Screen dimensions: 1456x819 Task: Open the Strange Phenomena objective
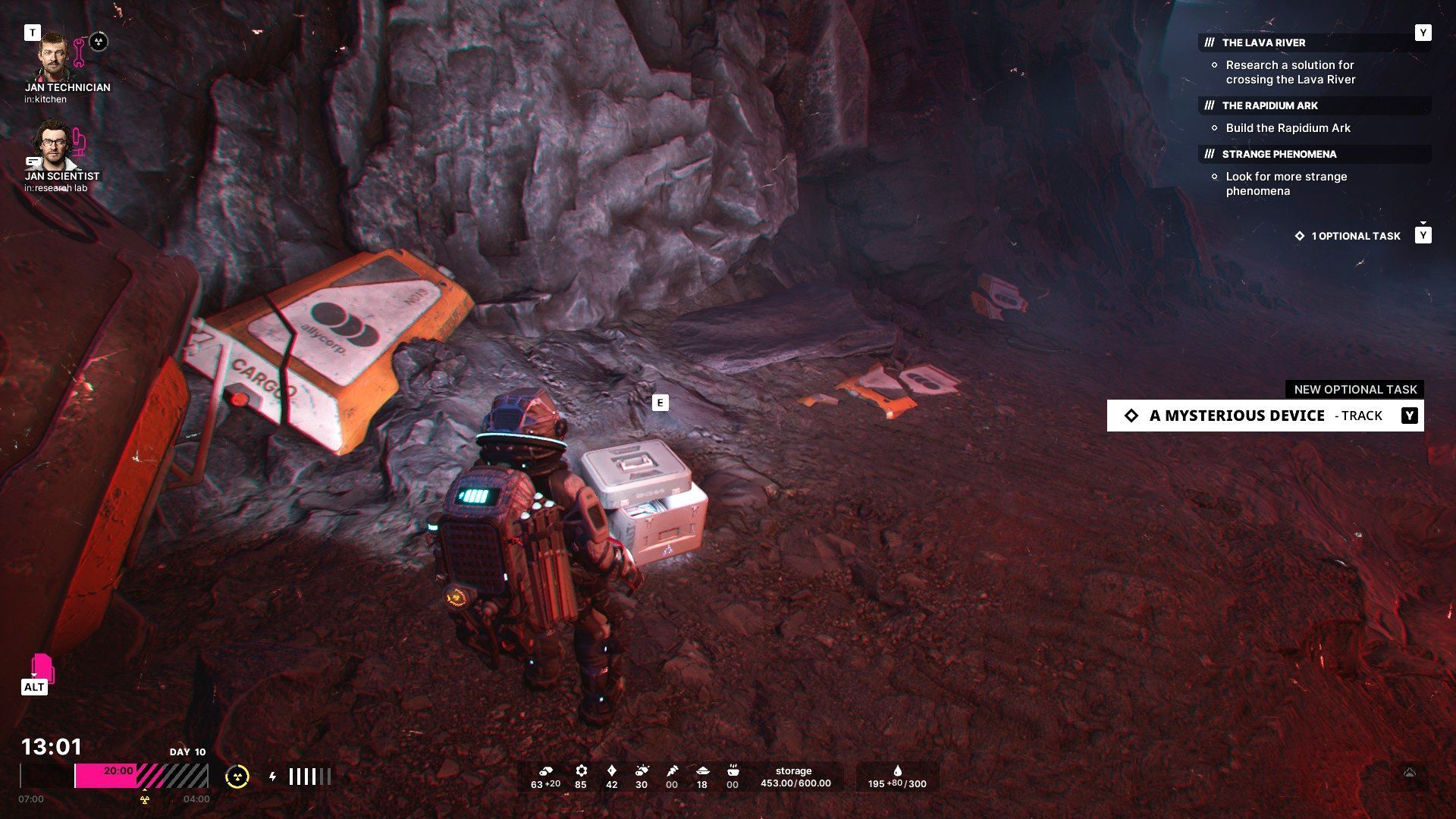(x=1279, y=154)
